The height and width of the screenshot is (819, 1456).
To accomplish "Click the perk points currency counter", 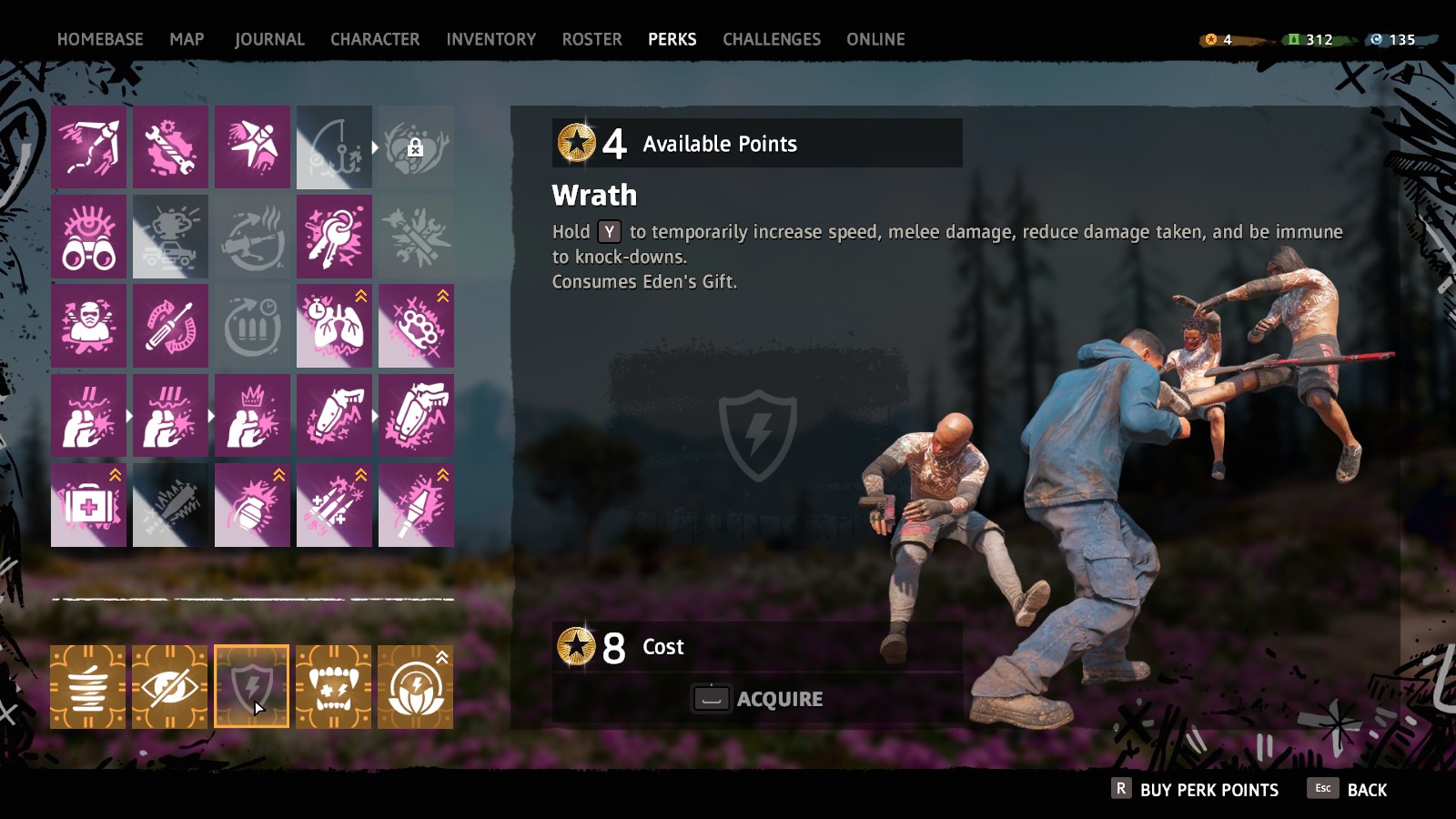I will 1219,39.
